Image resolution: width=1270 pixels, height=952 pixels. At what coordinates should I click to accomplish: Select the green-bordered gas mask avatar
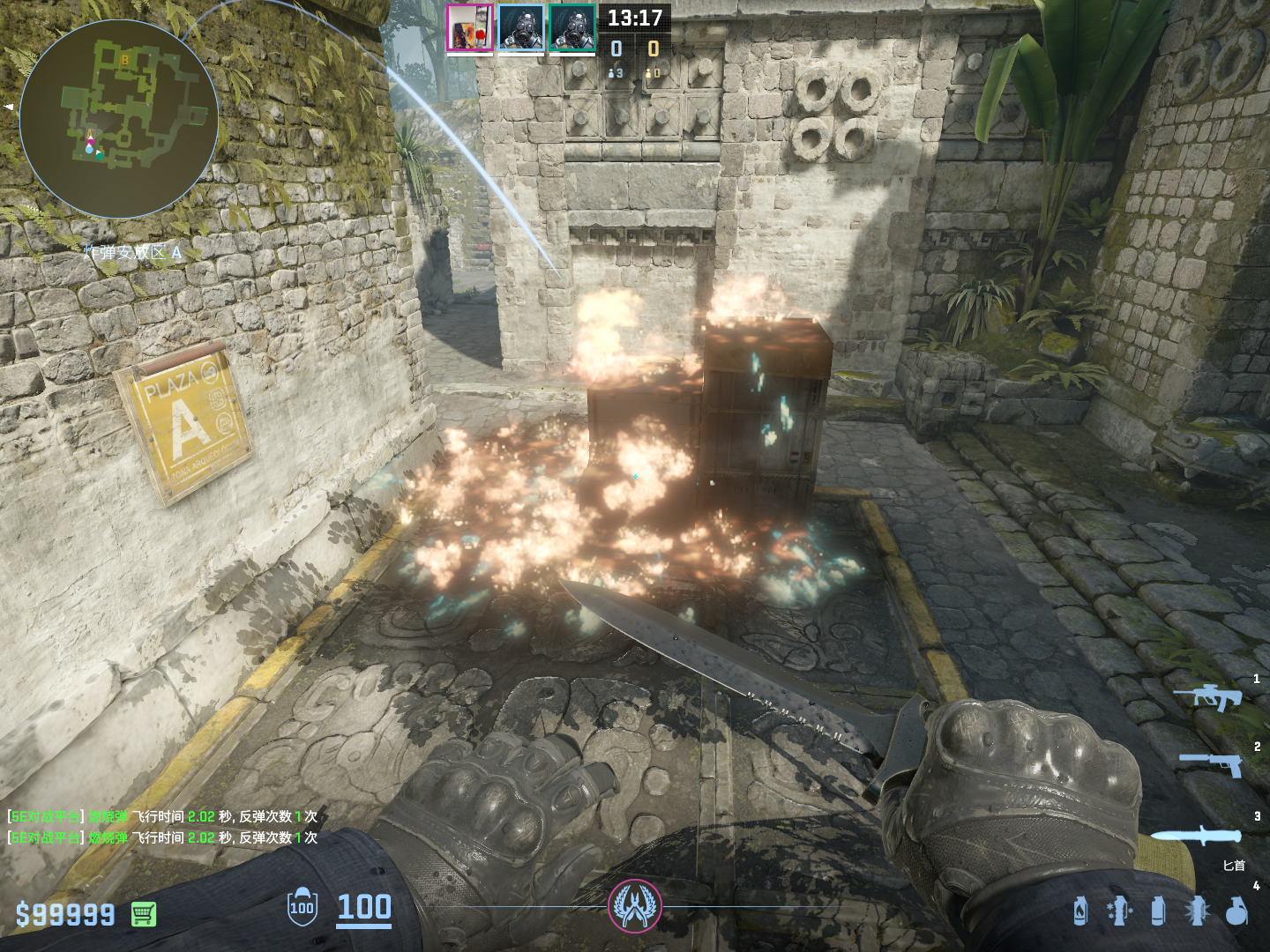coord(572,28)
